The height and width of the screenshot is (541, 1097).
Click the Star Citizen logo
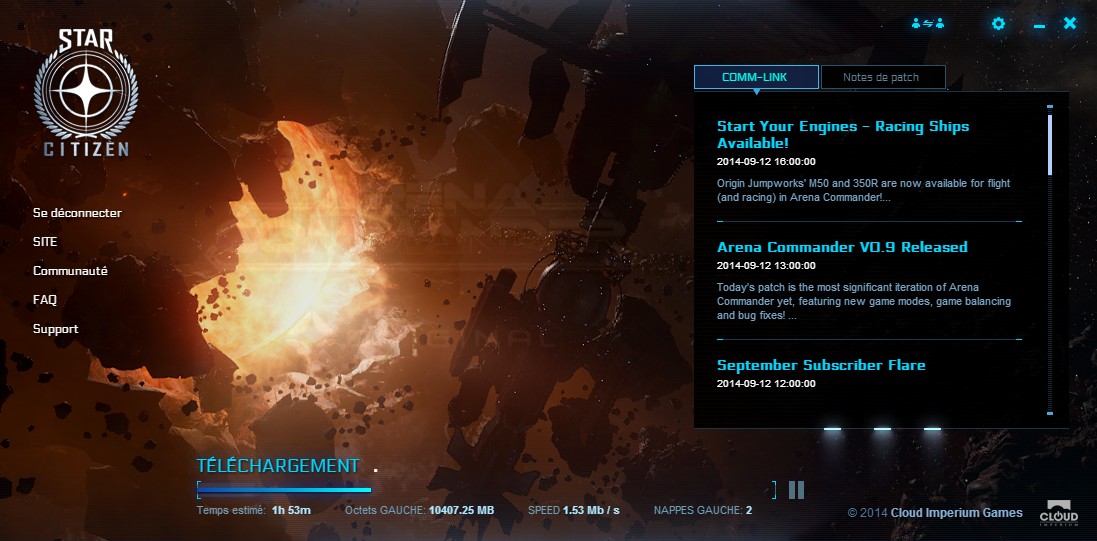pyautogui.click(x=85, y=93)
